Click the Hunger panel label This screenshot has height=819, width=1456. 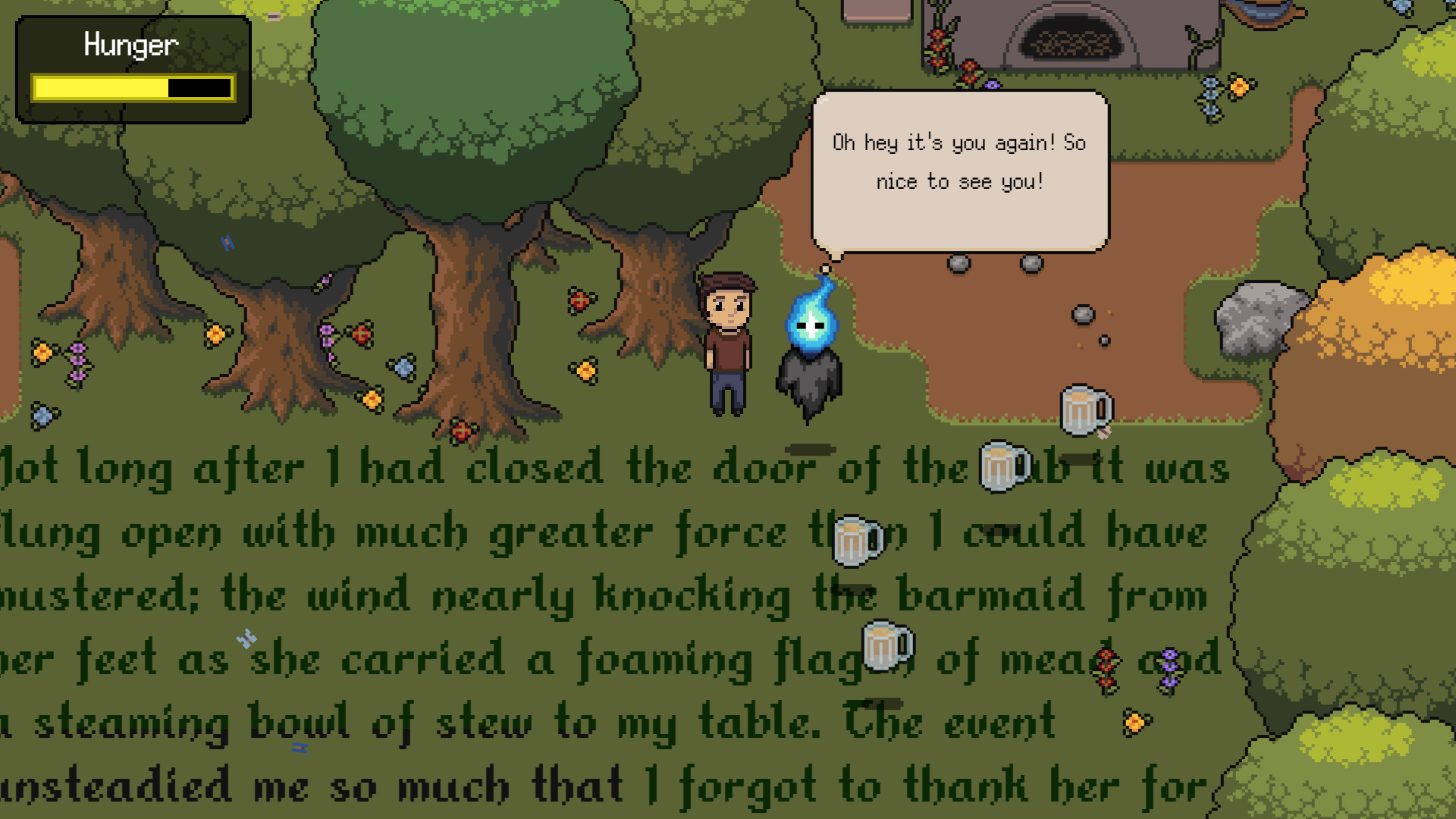130,44
